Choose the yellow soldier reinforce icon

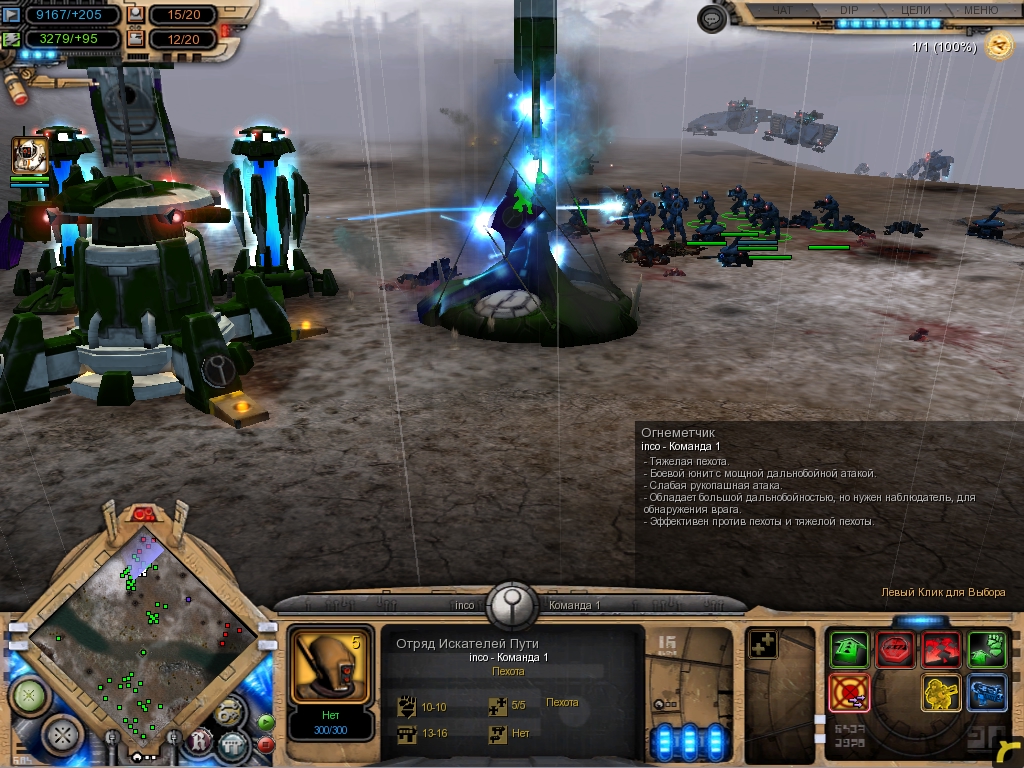click(941, 692)
